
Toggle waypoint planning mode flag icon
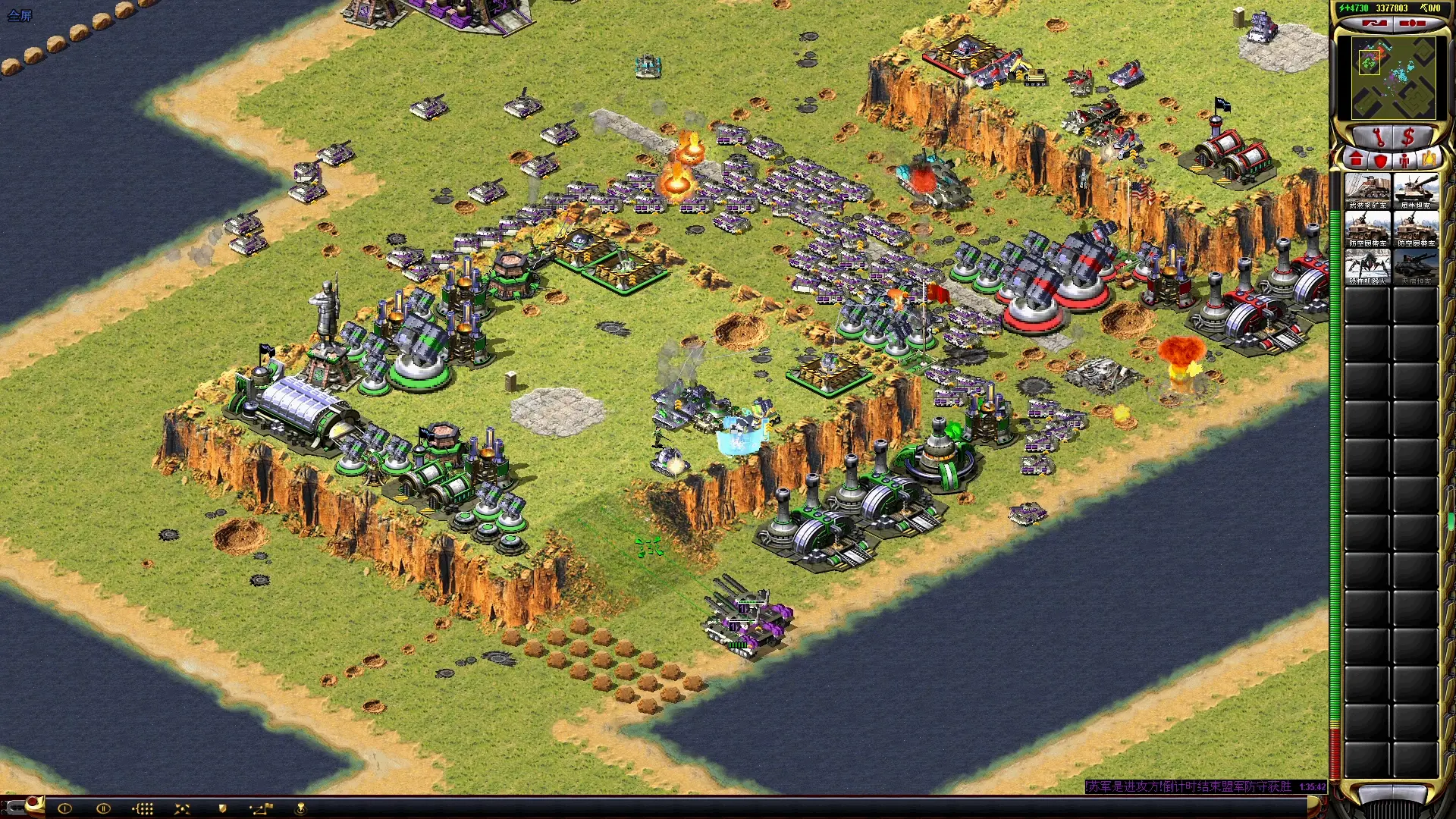coord(261,808)
